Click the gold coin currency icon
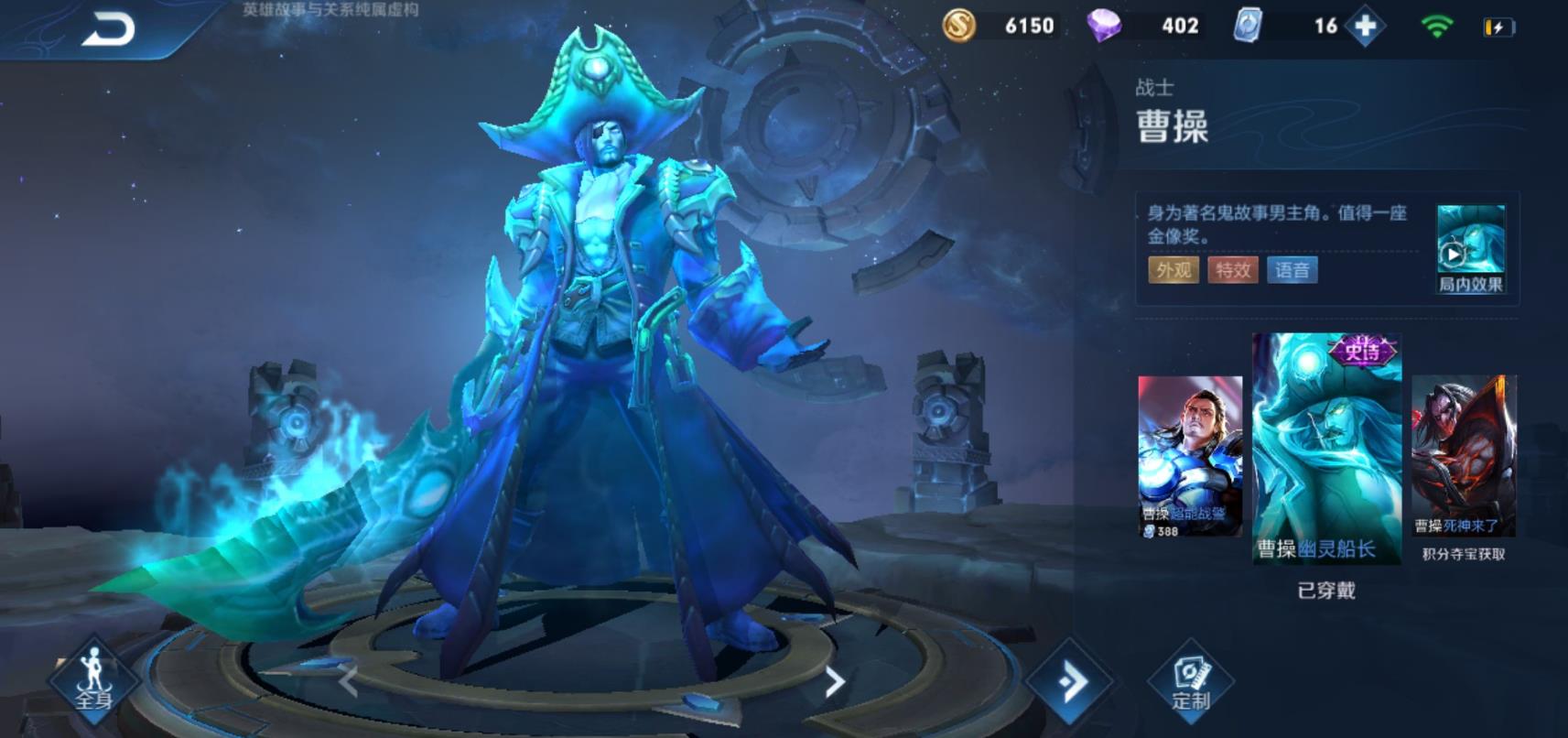 [x=958, y=26]
